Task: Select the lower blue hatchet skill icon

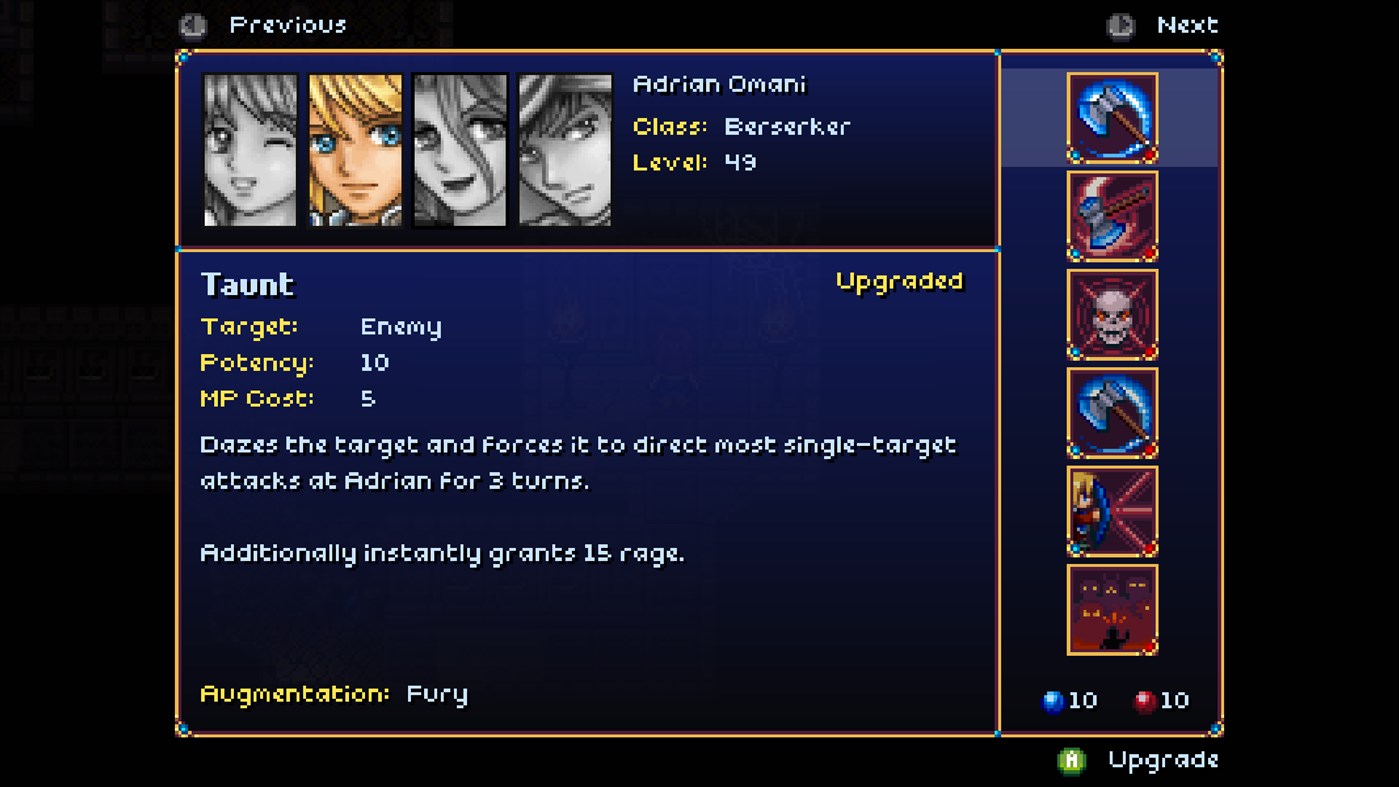Action: tap(1112, 411)
